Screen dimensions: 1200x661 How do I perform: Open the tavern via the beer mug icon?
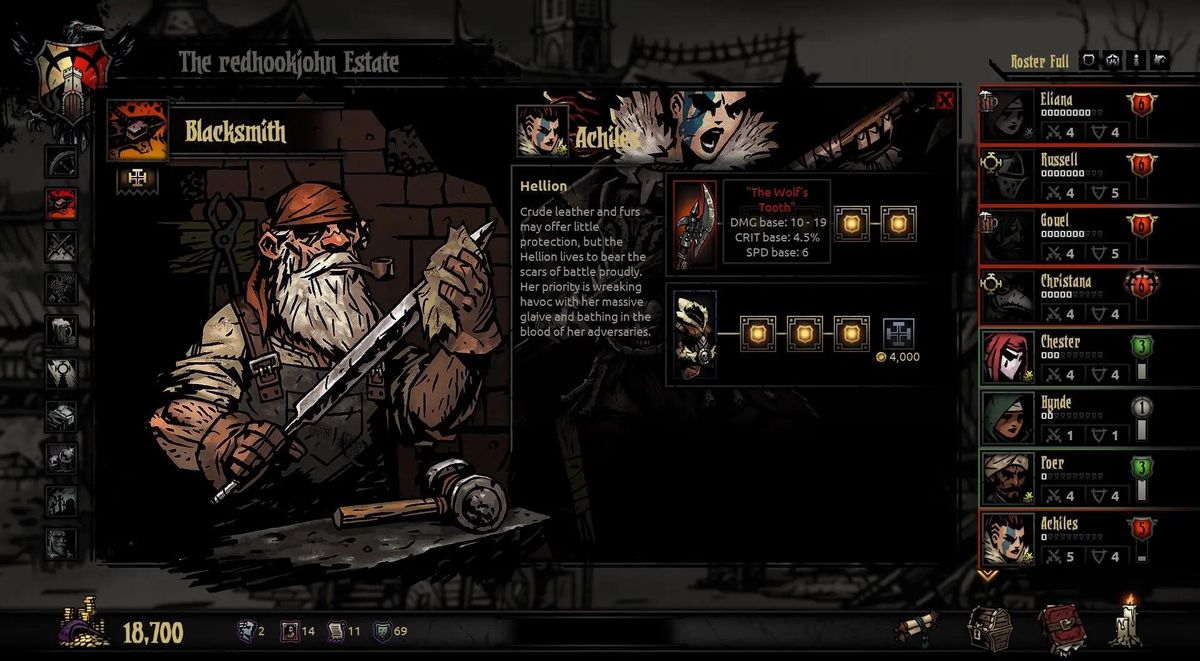pyautogui.click(x=61, y=330)
